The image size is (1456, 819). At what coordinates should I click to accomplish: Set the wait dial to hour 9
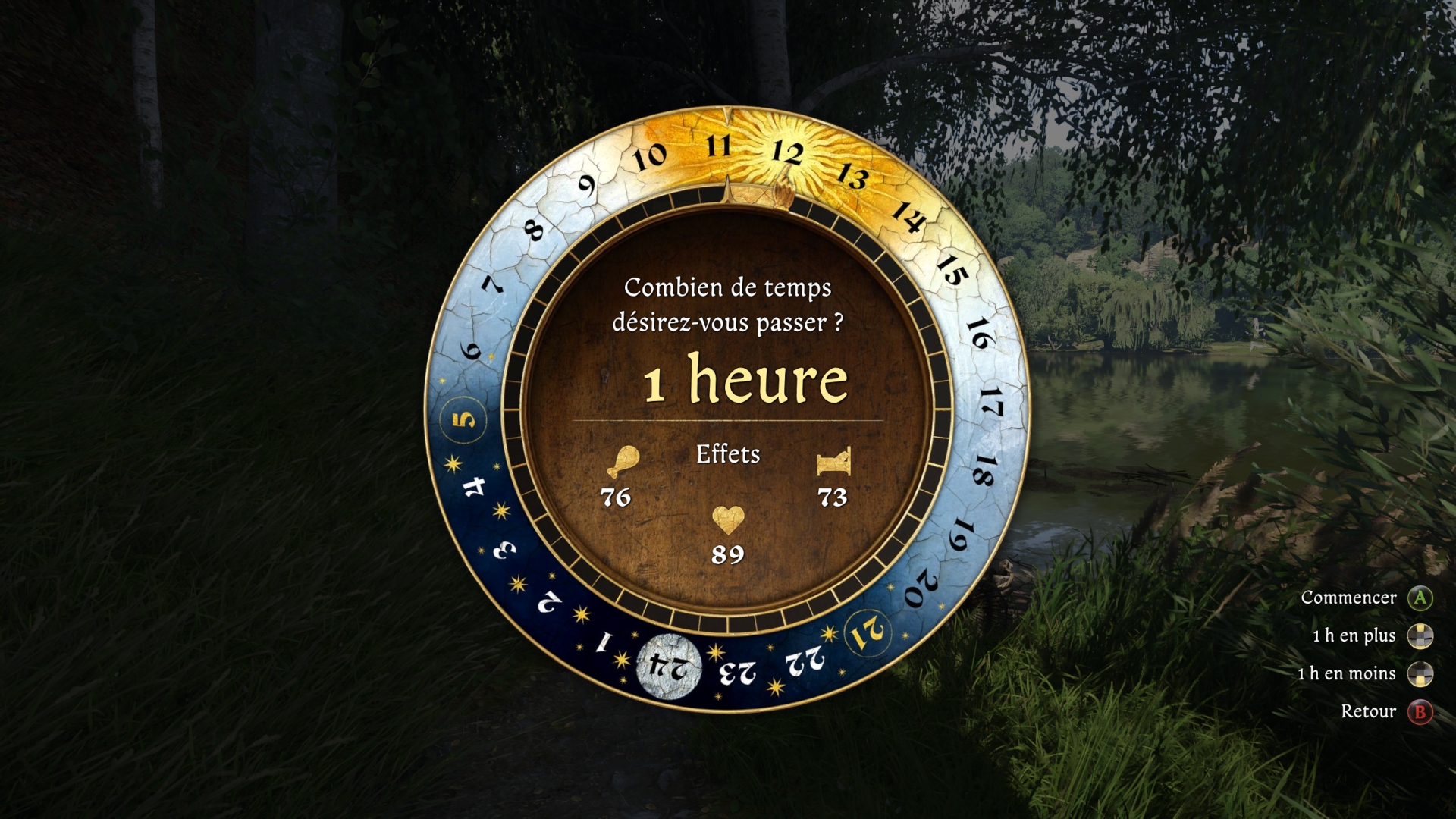pyautogui.click(x=586, y=185)
